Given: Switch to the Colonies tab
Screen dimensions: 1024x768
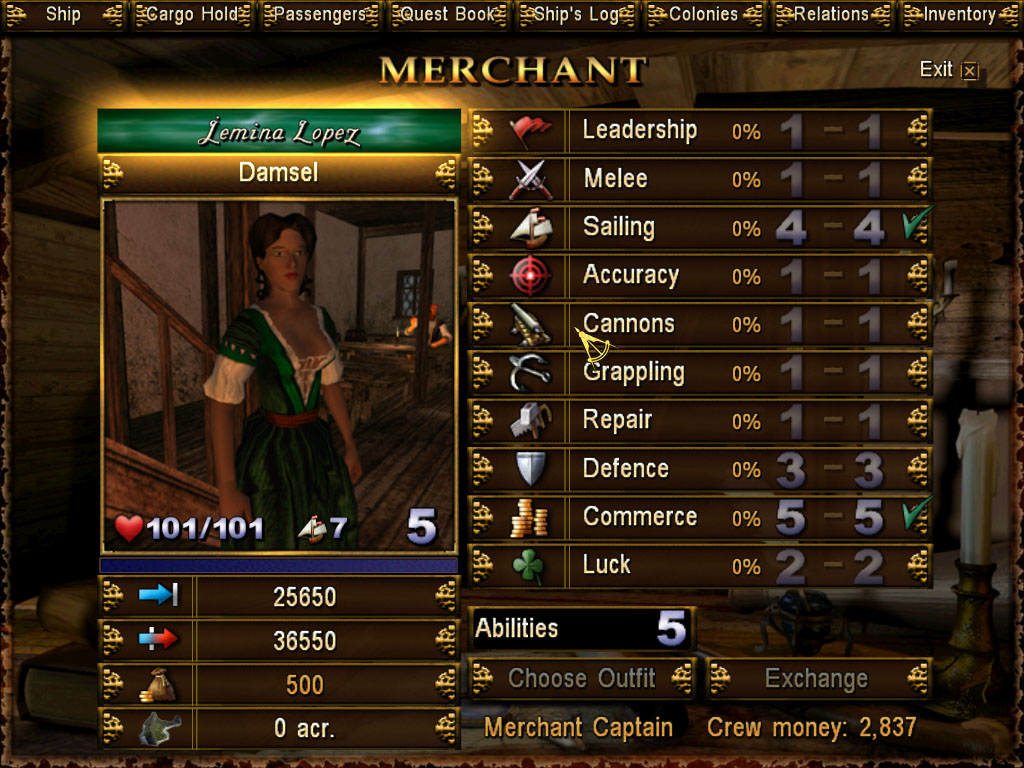Looking at the screenshot, I should tap(703, 15).
